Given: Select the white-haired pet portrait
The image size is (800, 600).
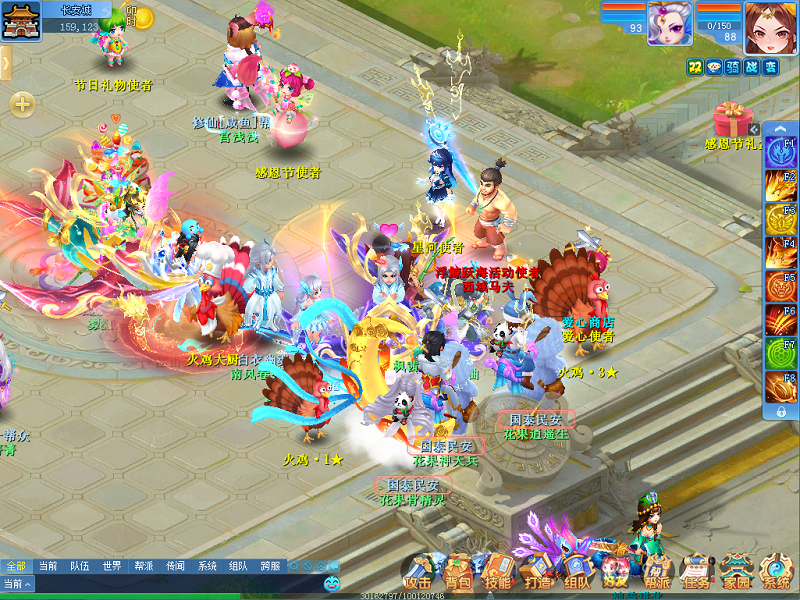Looking at the screenshot, I should coord(669,22).
